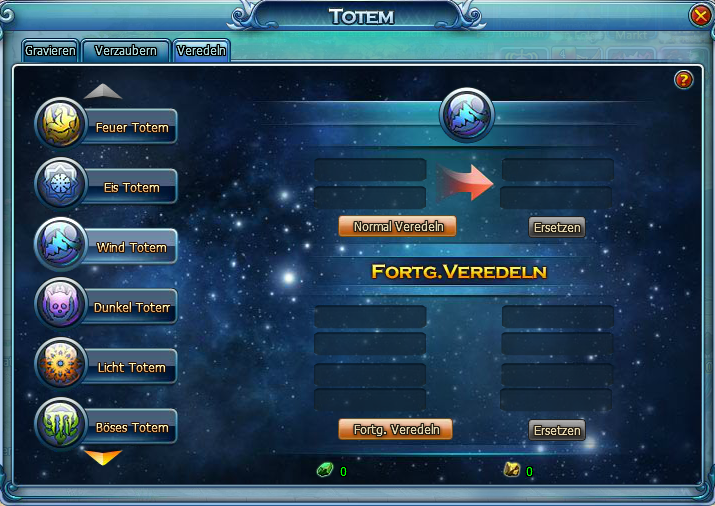The height and width of the screenshot is (506, 715).
Task: Close the Totem window
Action: pyautogui.click(x=700, y=16)
